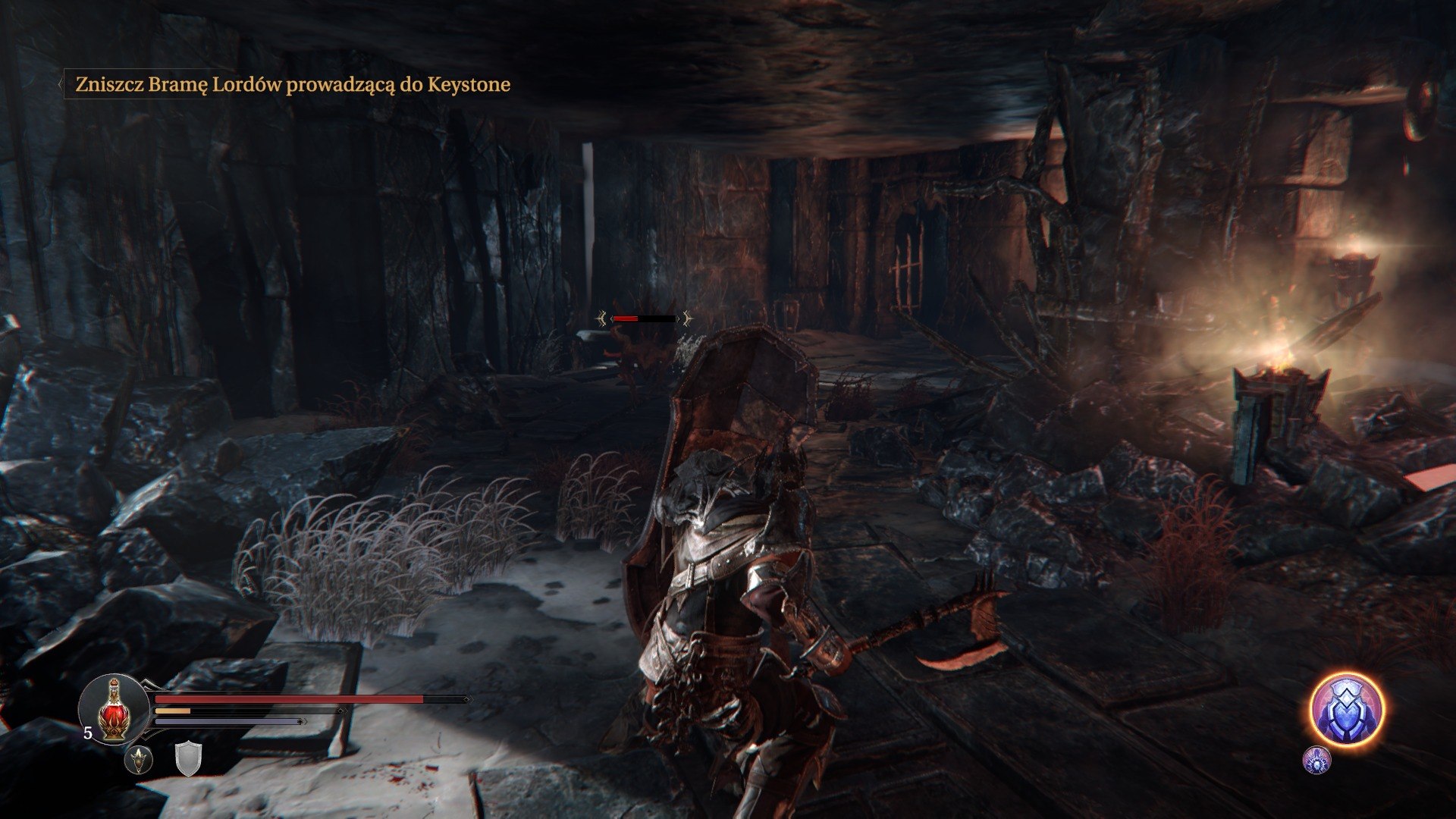Choose the small purple burst spell icon
The width and height of the screenshot is (1456, 819).
[x=1316, y=759]
